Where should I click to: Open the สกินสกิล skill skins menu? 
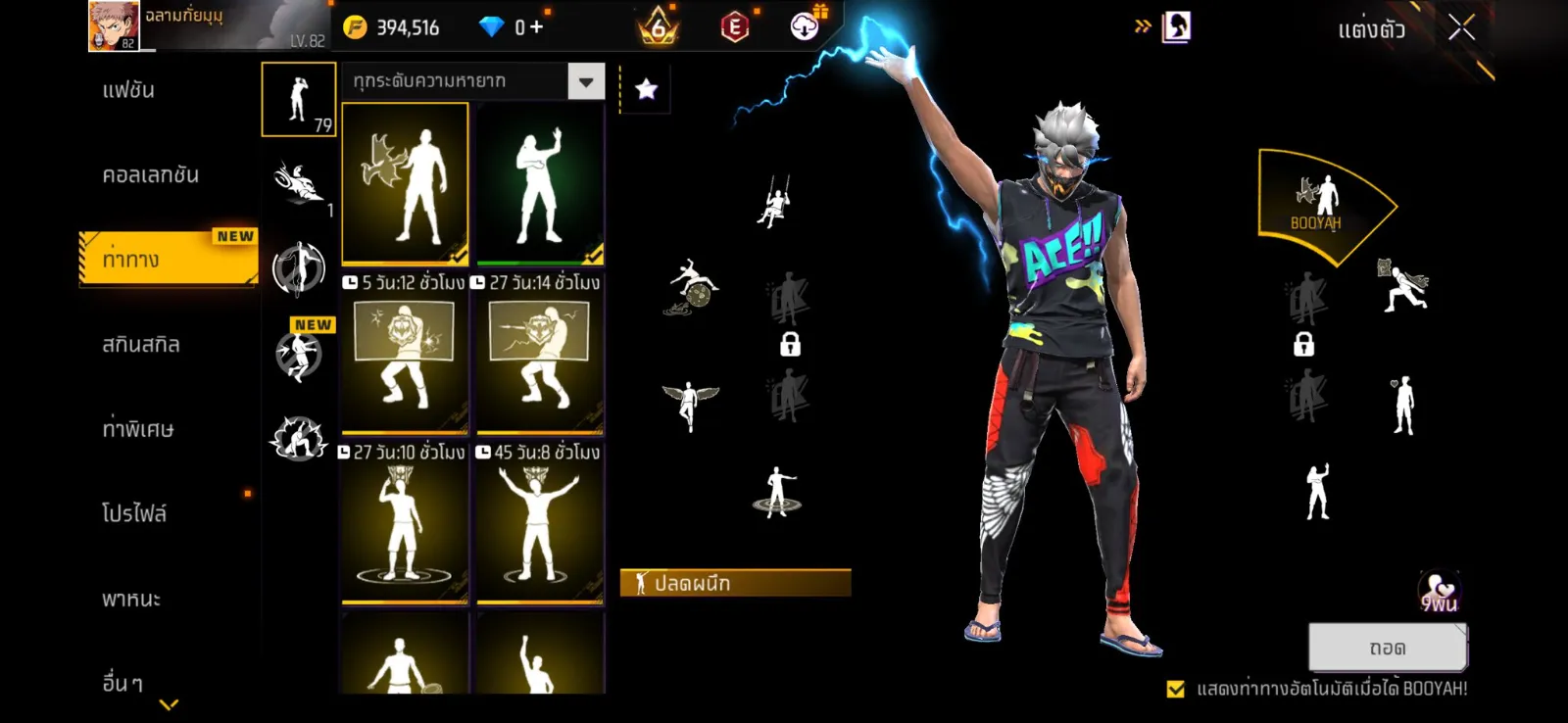141,345
